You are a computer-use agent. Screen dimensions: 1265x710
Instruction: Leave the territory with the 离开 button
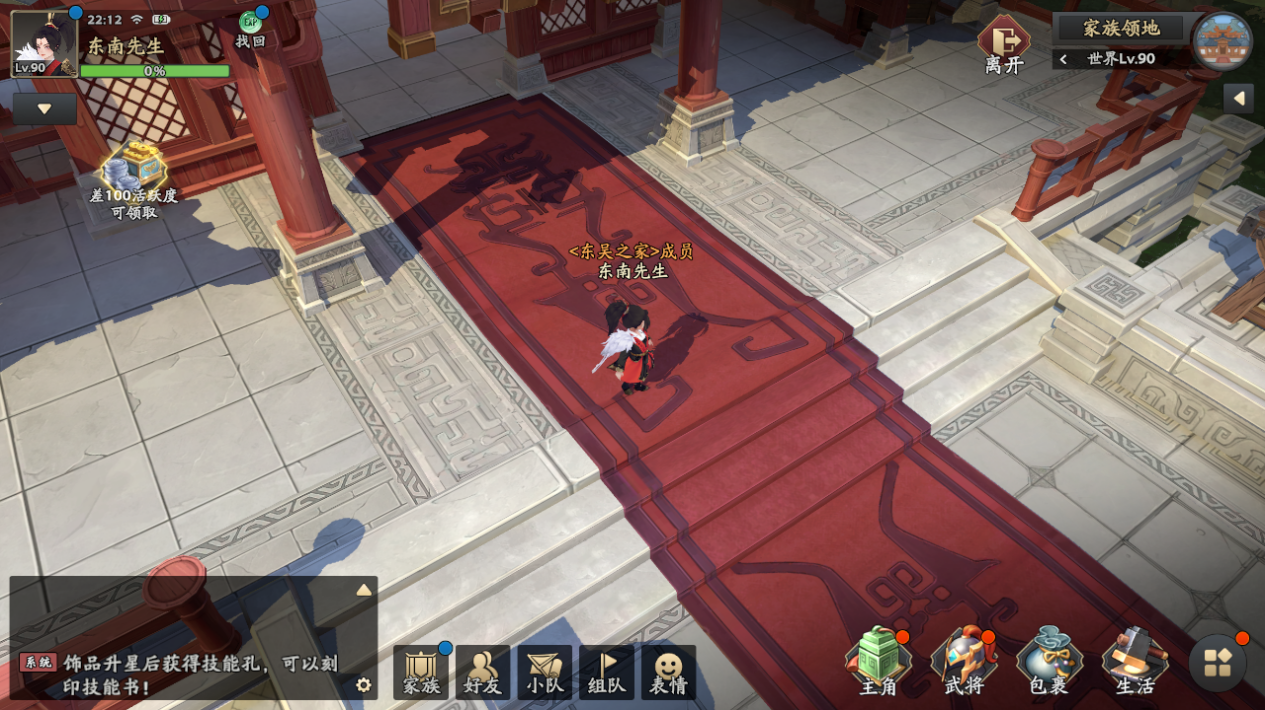click(x=1003, y=43)
